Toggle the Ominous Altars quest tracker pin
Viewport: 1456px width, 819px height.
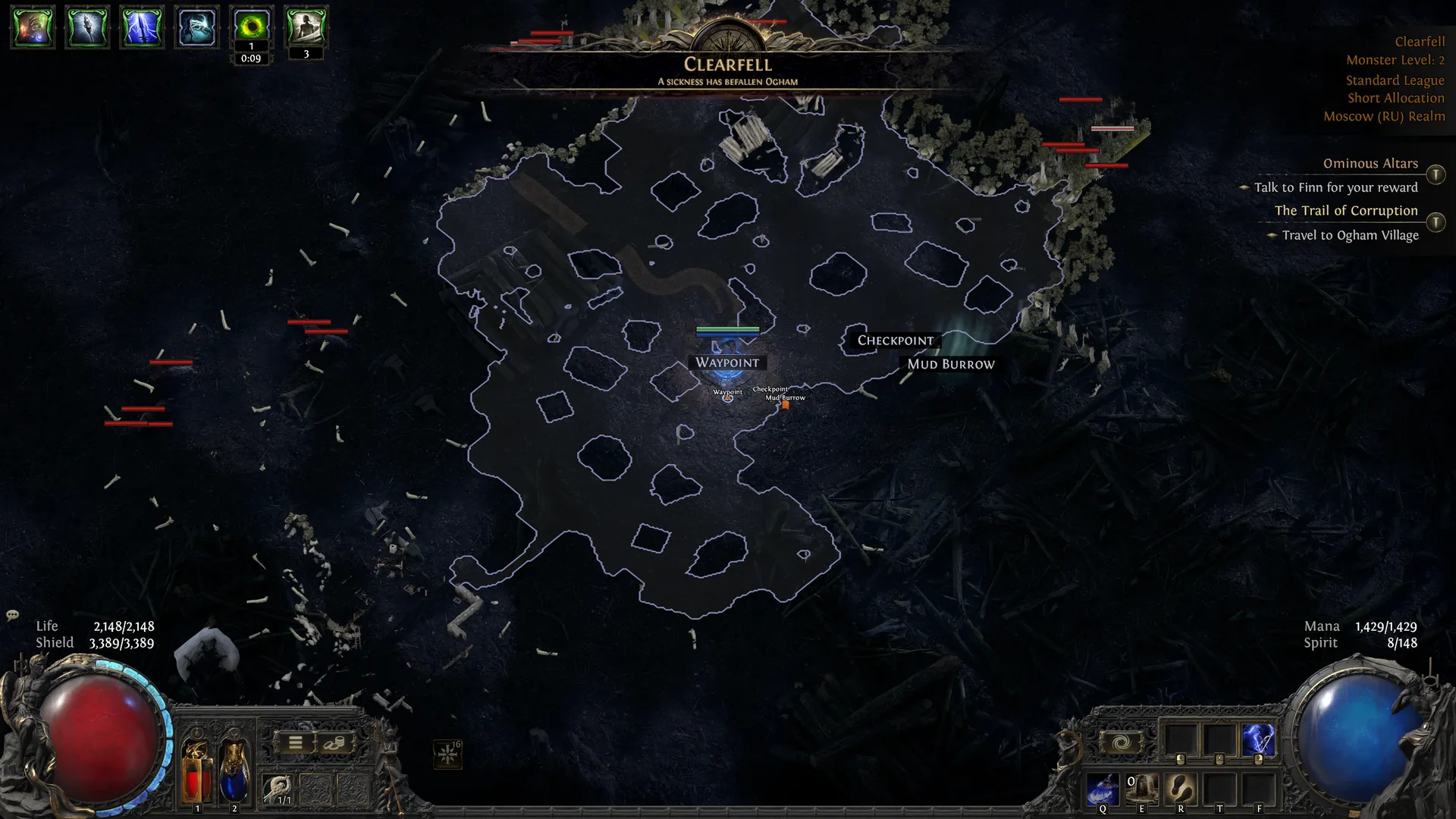(x=1436, y=174)
